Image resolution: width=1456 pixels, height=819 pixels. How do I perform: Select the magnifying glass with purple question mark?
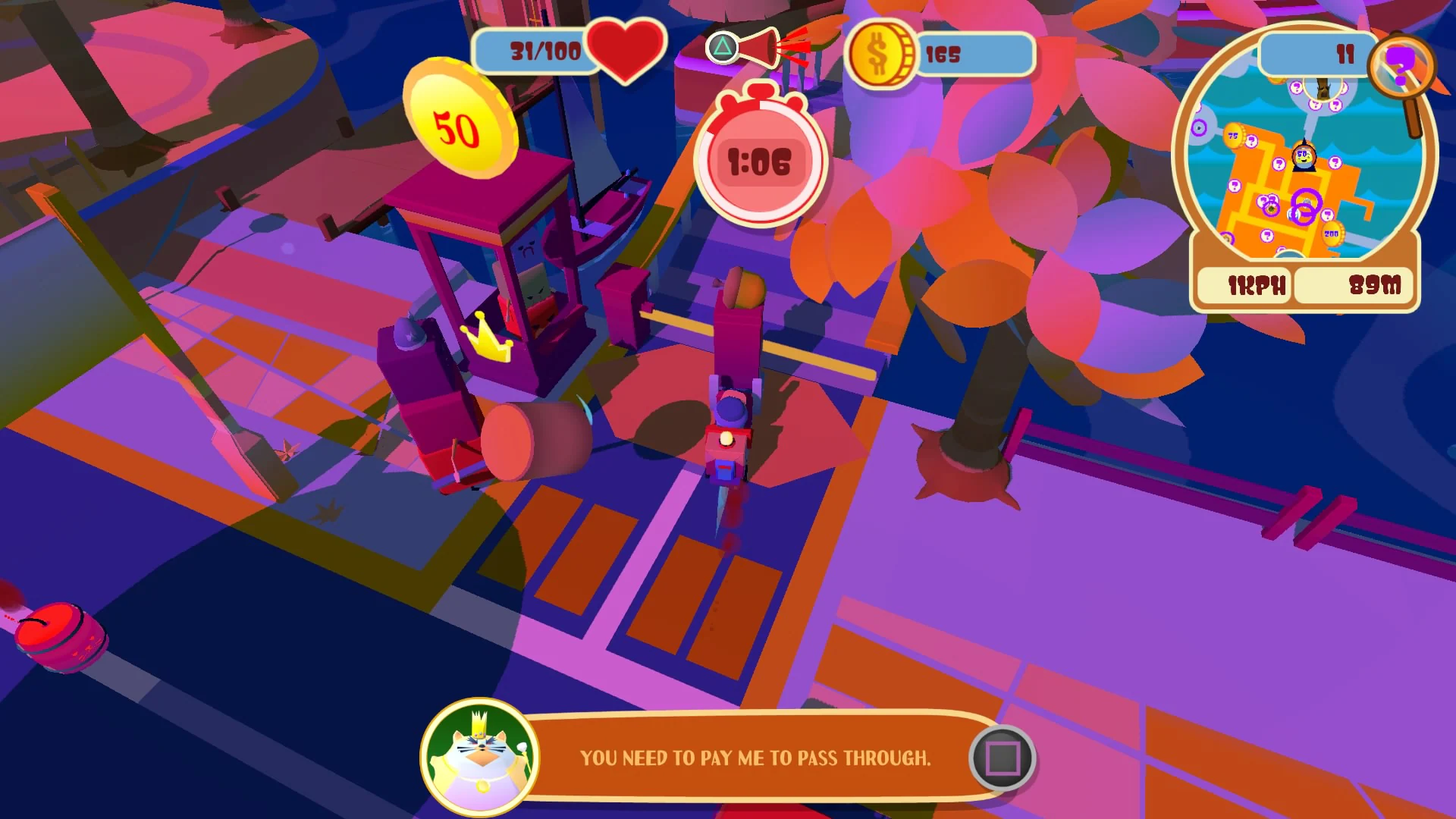tap(1401, 66)
